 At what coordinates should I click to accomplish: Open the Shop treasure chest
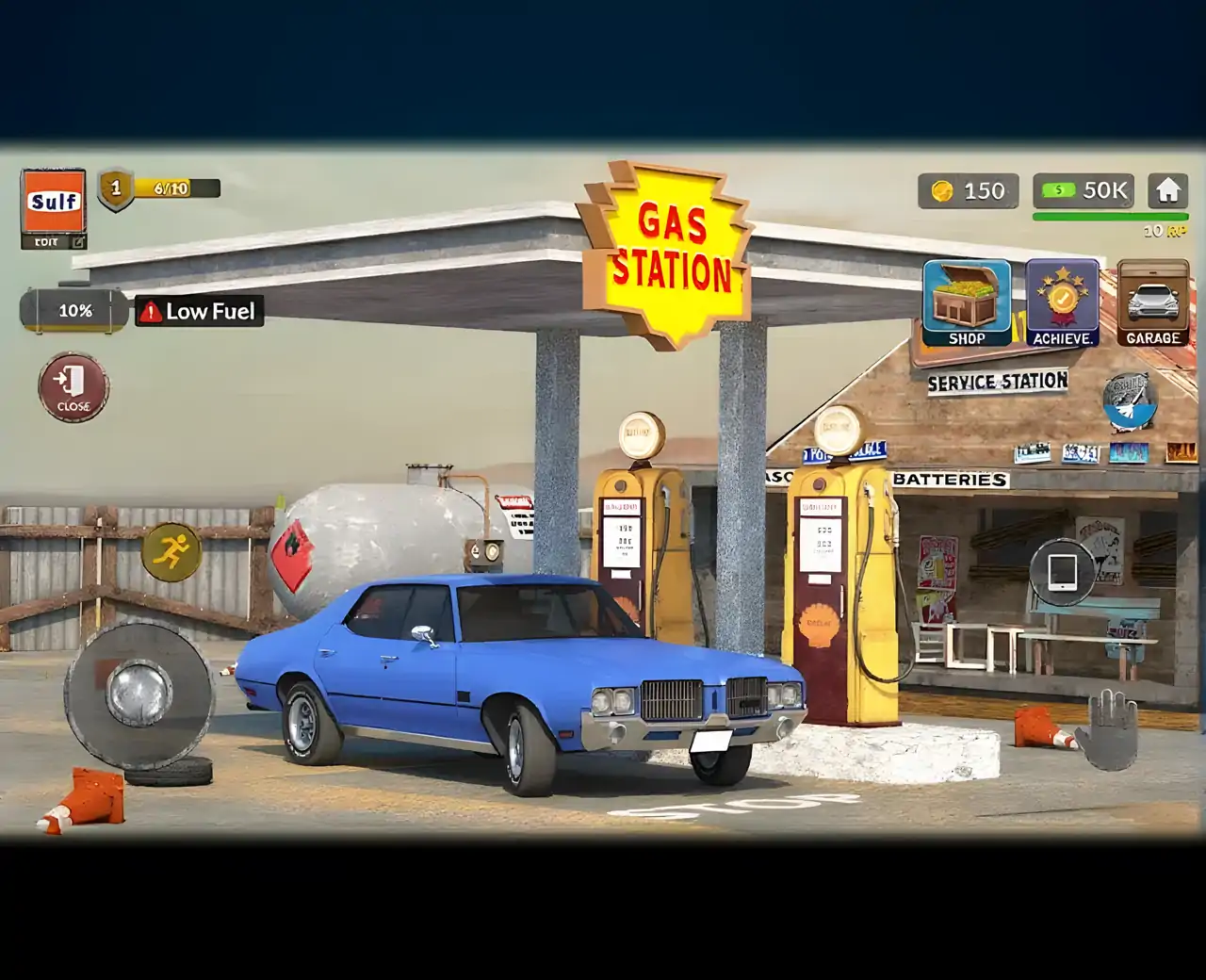pyautogui.click(x=966, y=303)
